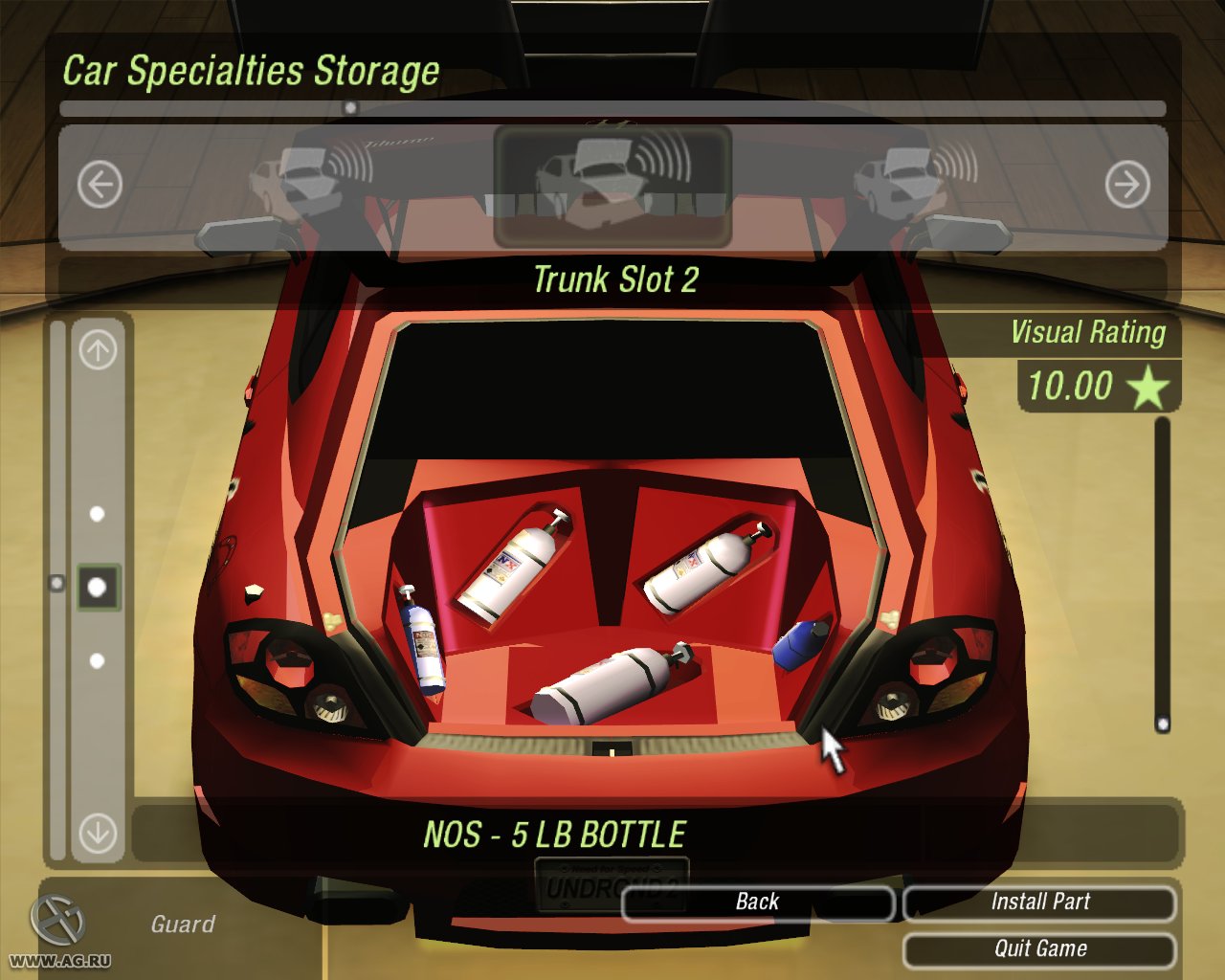Select the lower dot in the slot selector
Viewport: 1225px width, 980px height.
(x=97, y=659)
